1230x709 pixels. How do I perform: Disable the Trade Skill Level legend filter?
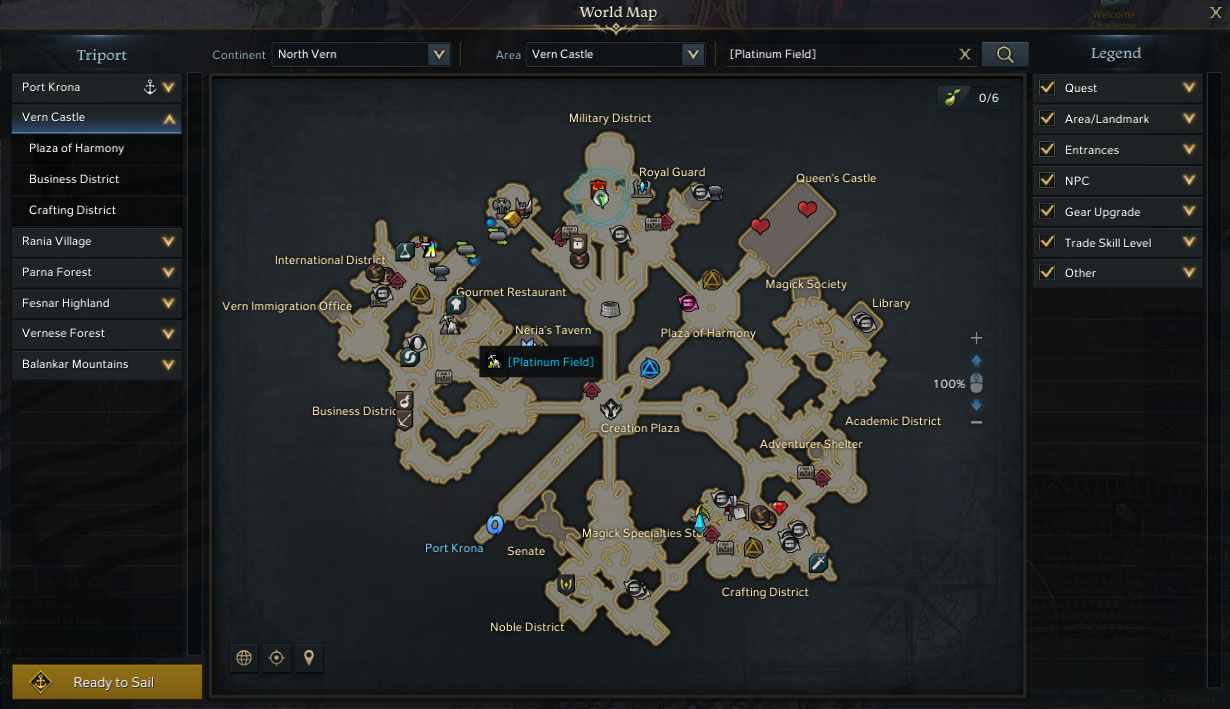pyautogui.click(x=1047, y=243)
